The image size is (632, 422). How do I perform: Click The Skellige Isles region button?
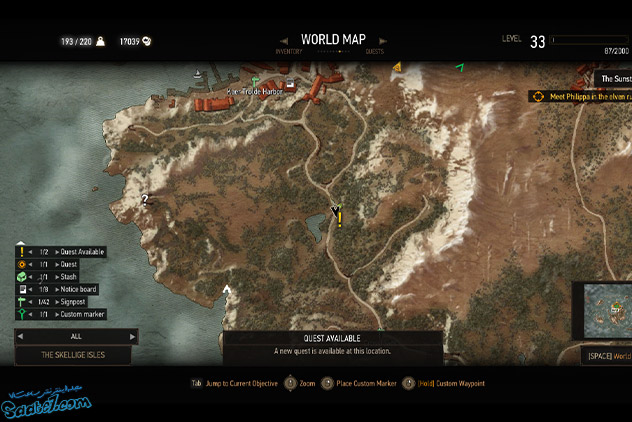(72, 355)
